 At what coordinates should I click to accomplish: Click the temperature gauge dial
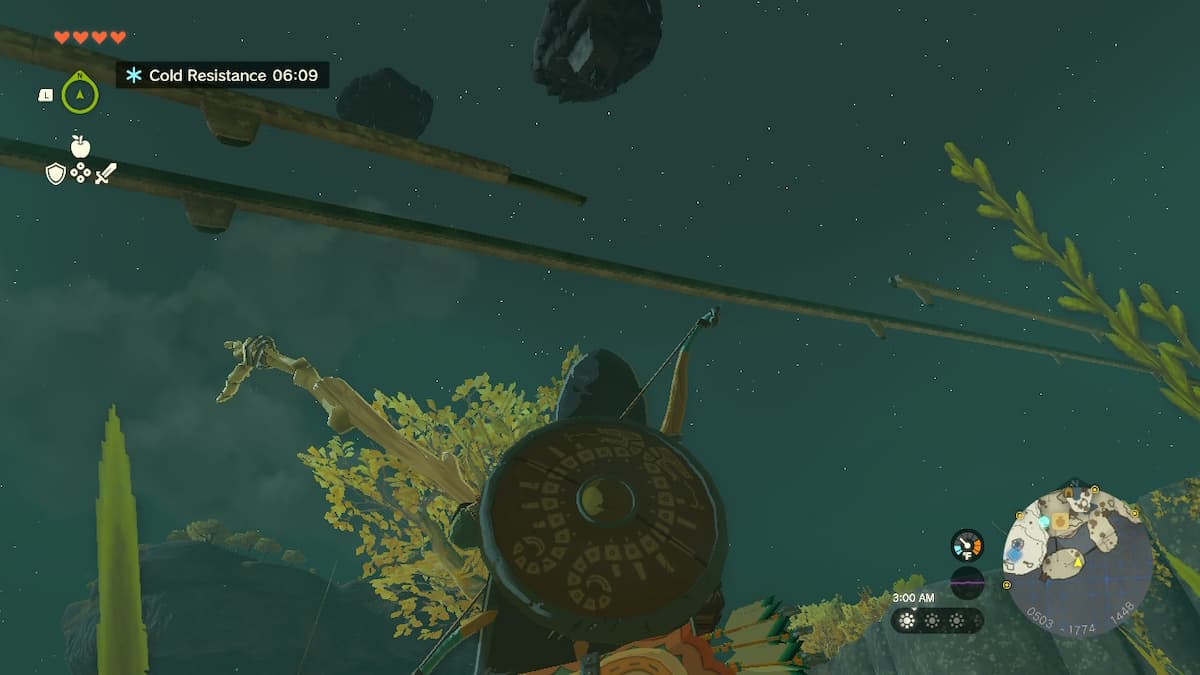point(967,545)
